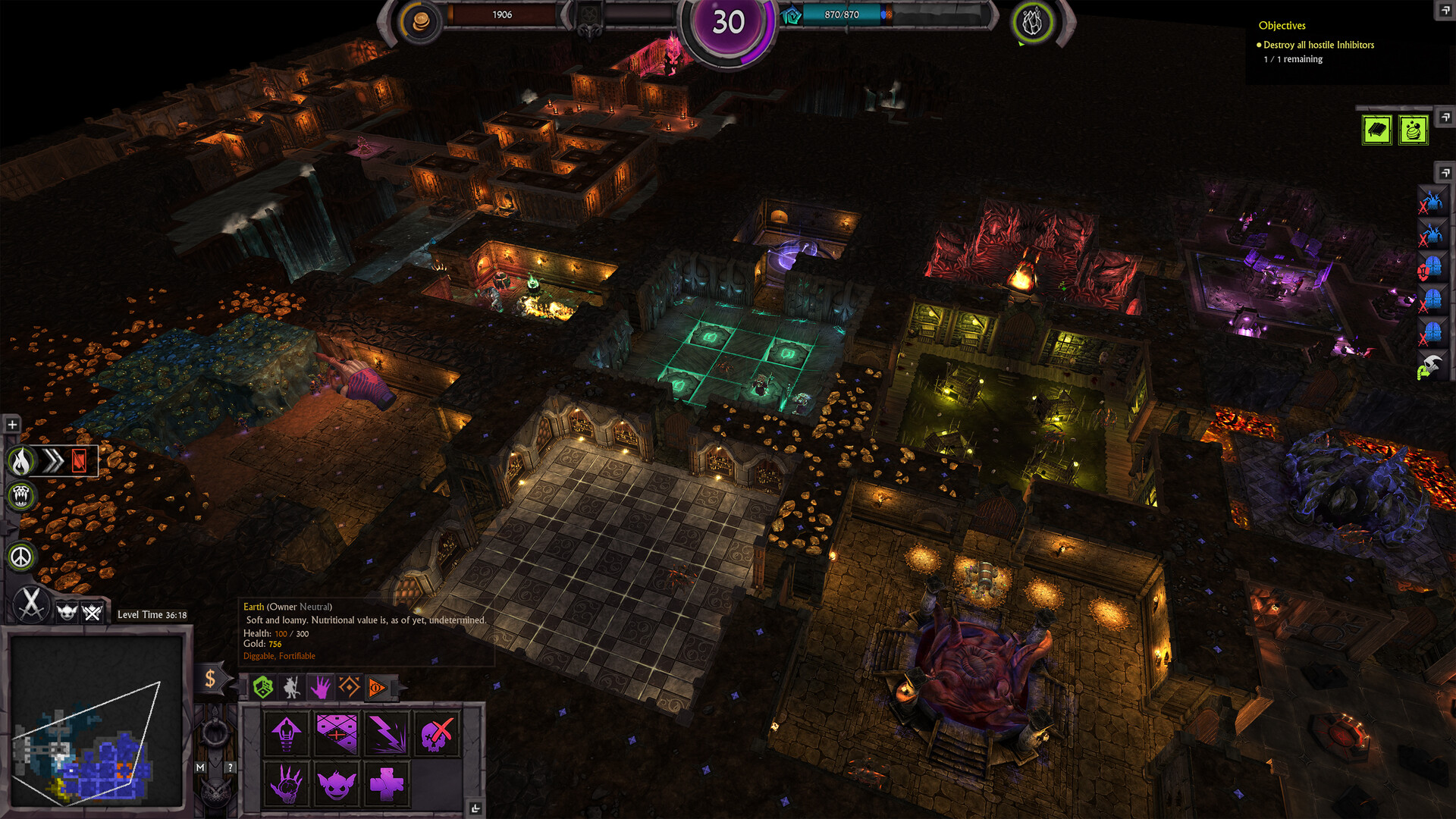Activate the grinning imp face spell
Image resolution: width=1456 pixels, height=819 pixels.
(337, 783)
